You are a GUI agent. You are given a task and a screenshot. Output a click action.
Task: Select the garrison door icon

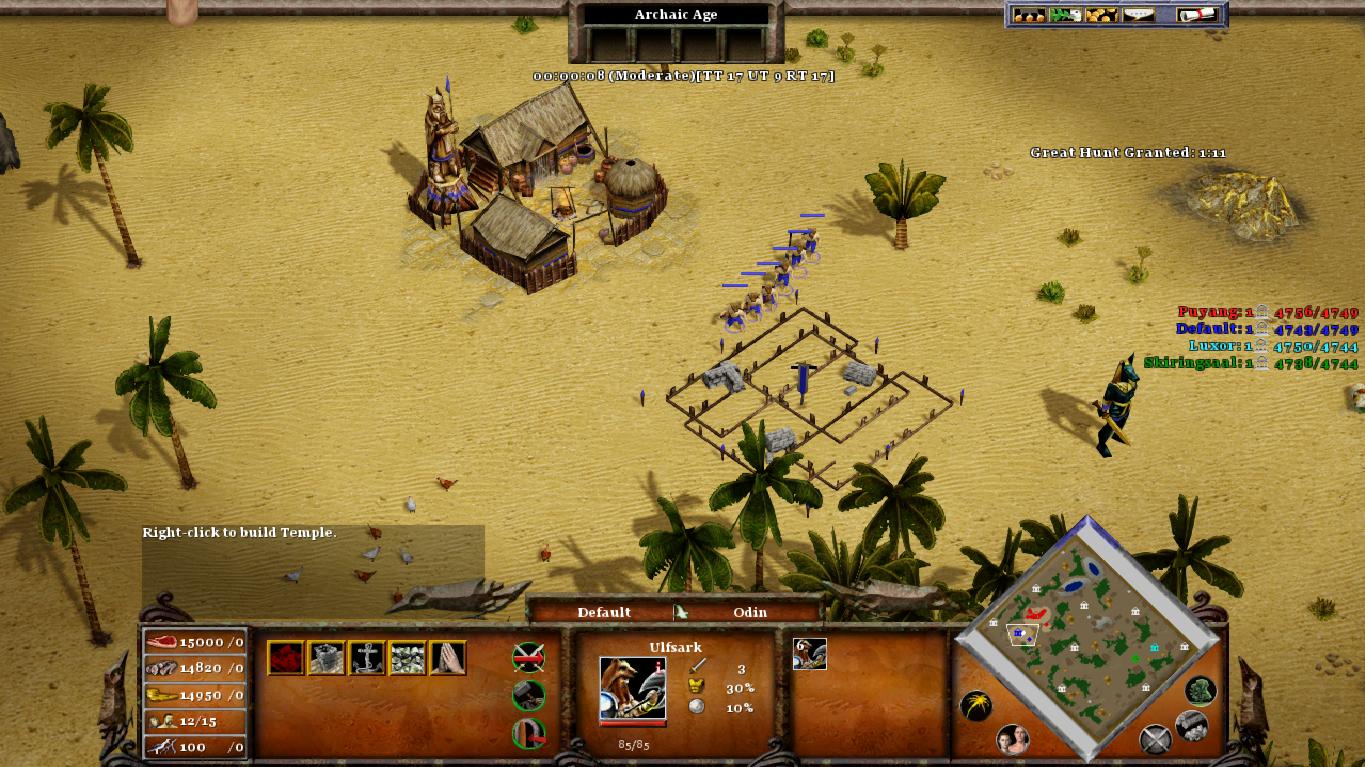(x=528, y=732)
